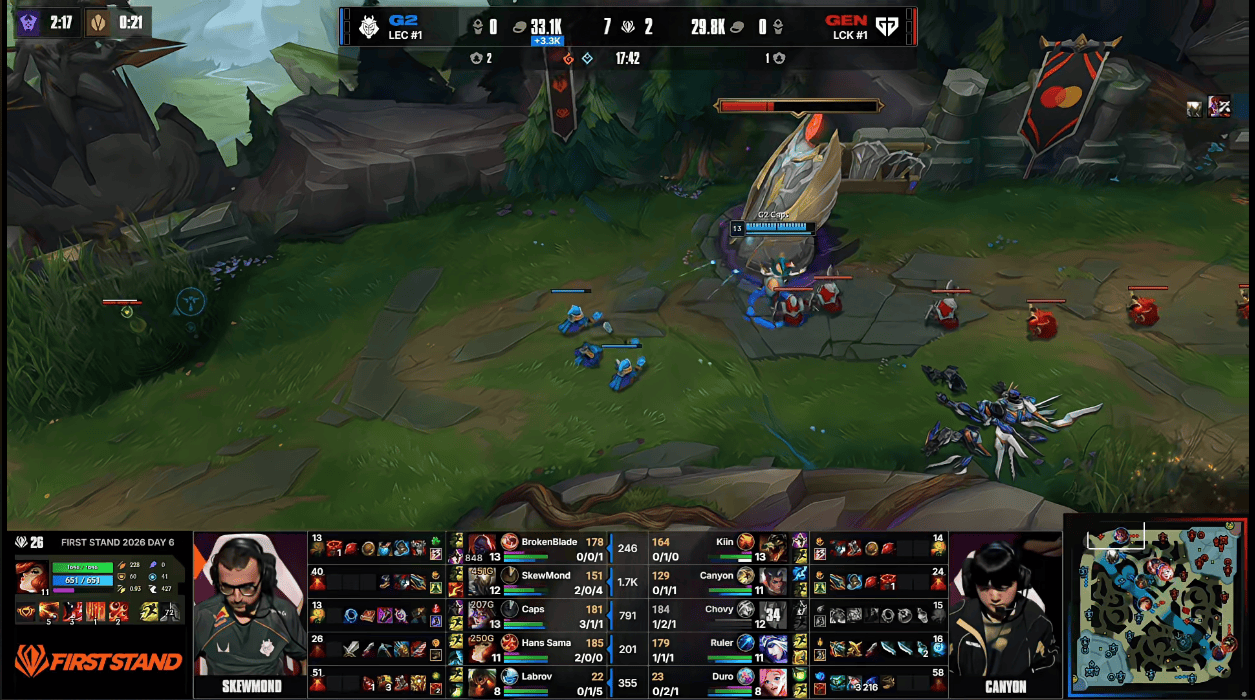Click the First Stand tournament logo
Image resolution: width=1255 pixels, height=700 pixels.
tap(98, 661)
